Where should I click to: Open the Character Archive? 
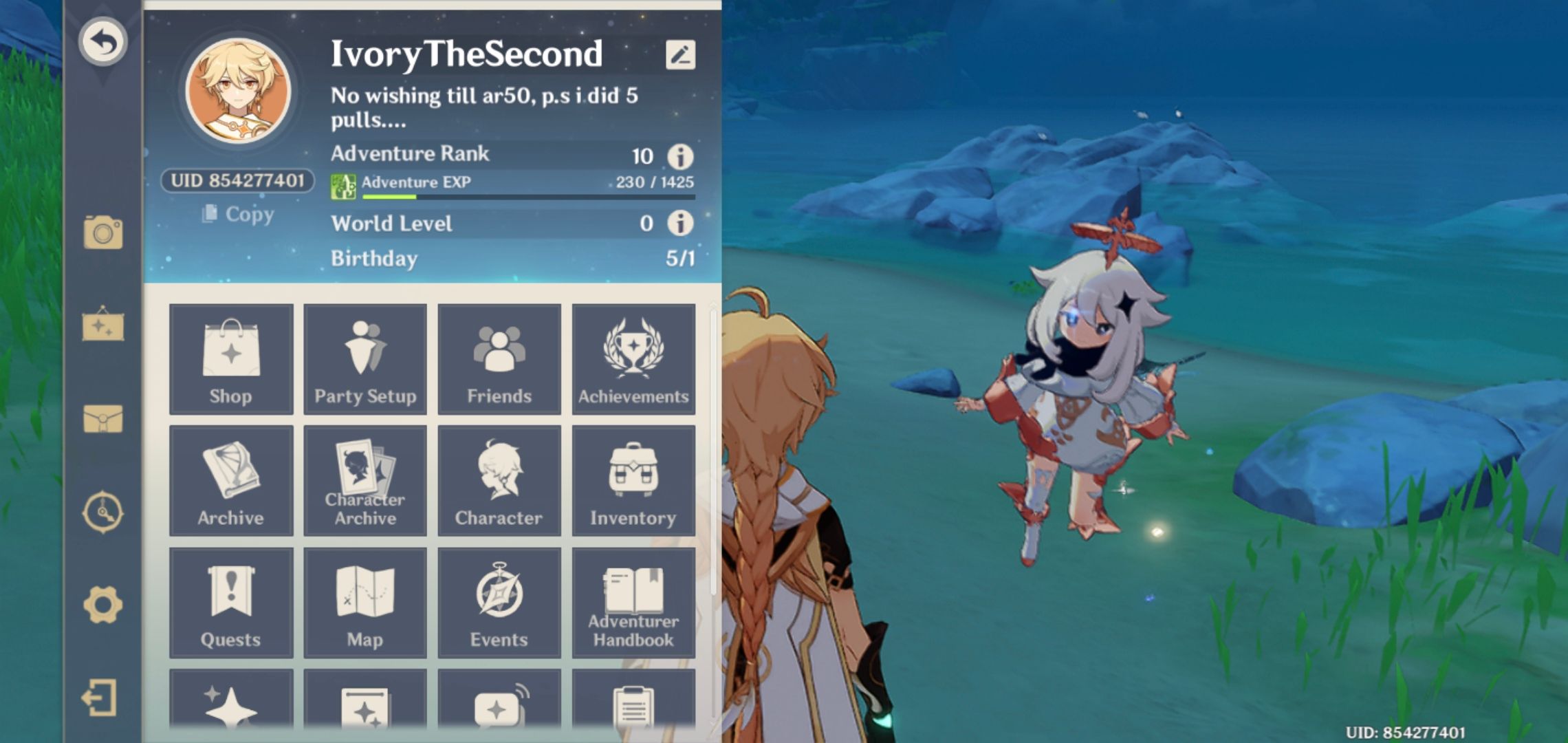click(365, 482)
